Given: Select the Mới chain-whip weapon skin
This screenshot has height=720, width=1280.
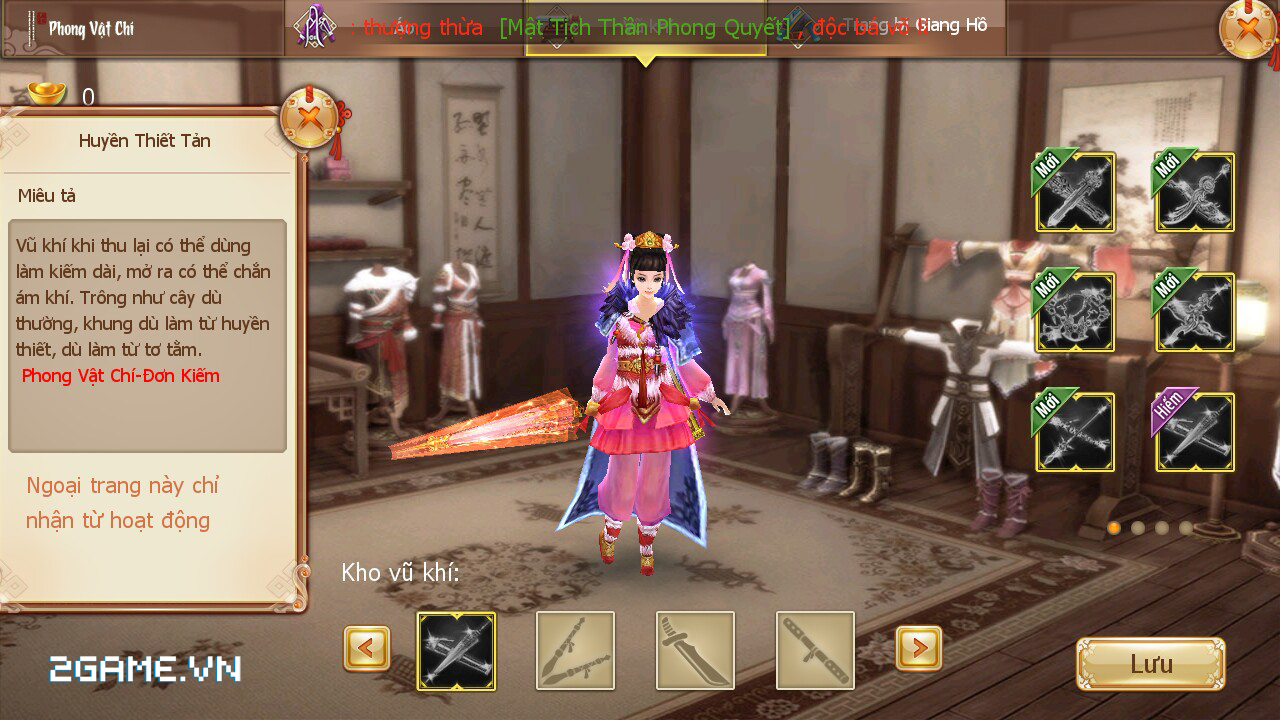Looking at the screenshot, I should [x=1074, y=312].
